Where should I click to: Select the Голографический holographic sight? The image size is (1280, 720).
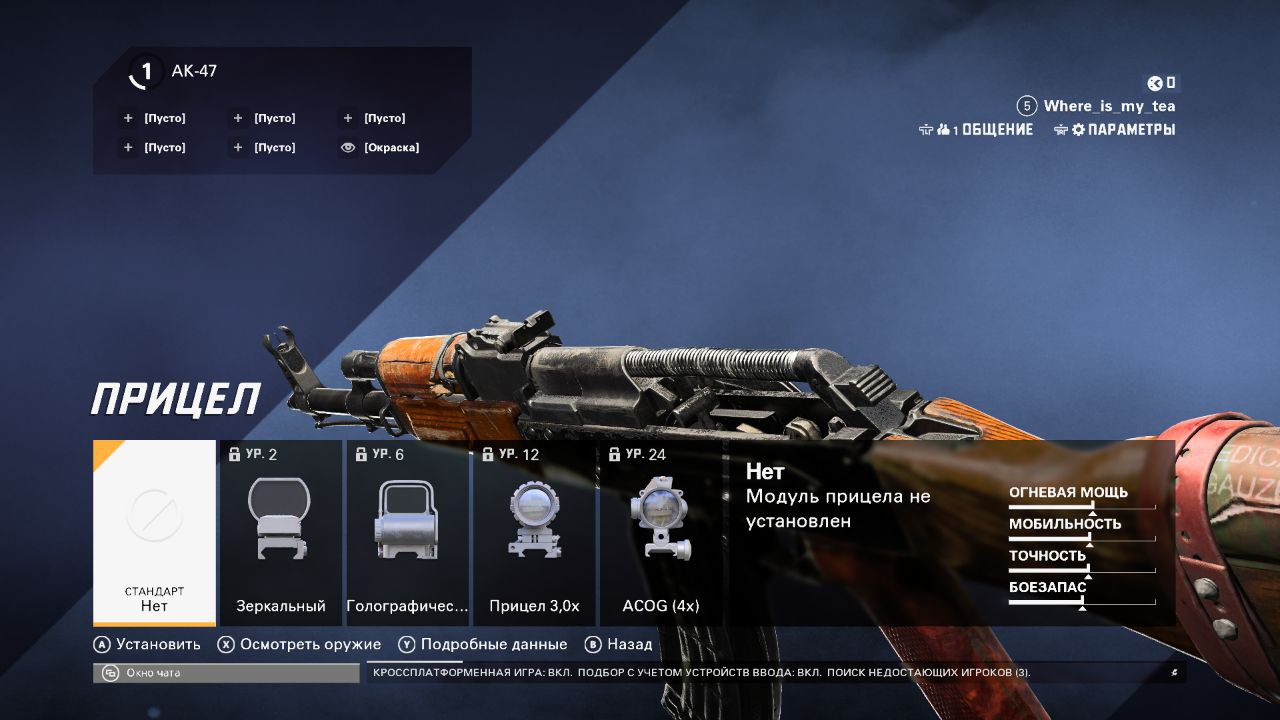pos(407,533)
